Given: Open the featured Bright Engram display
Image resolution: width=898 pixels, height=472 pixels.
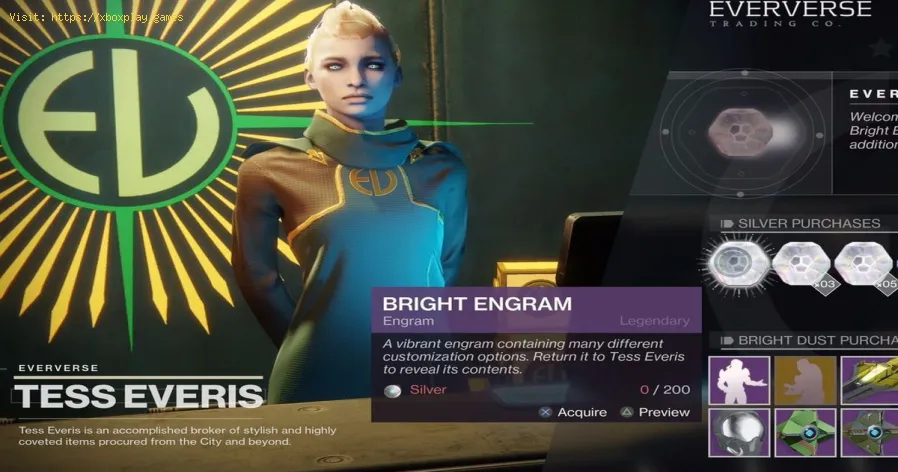Looking at the screenshot, I should coord(739,133).
